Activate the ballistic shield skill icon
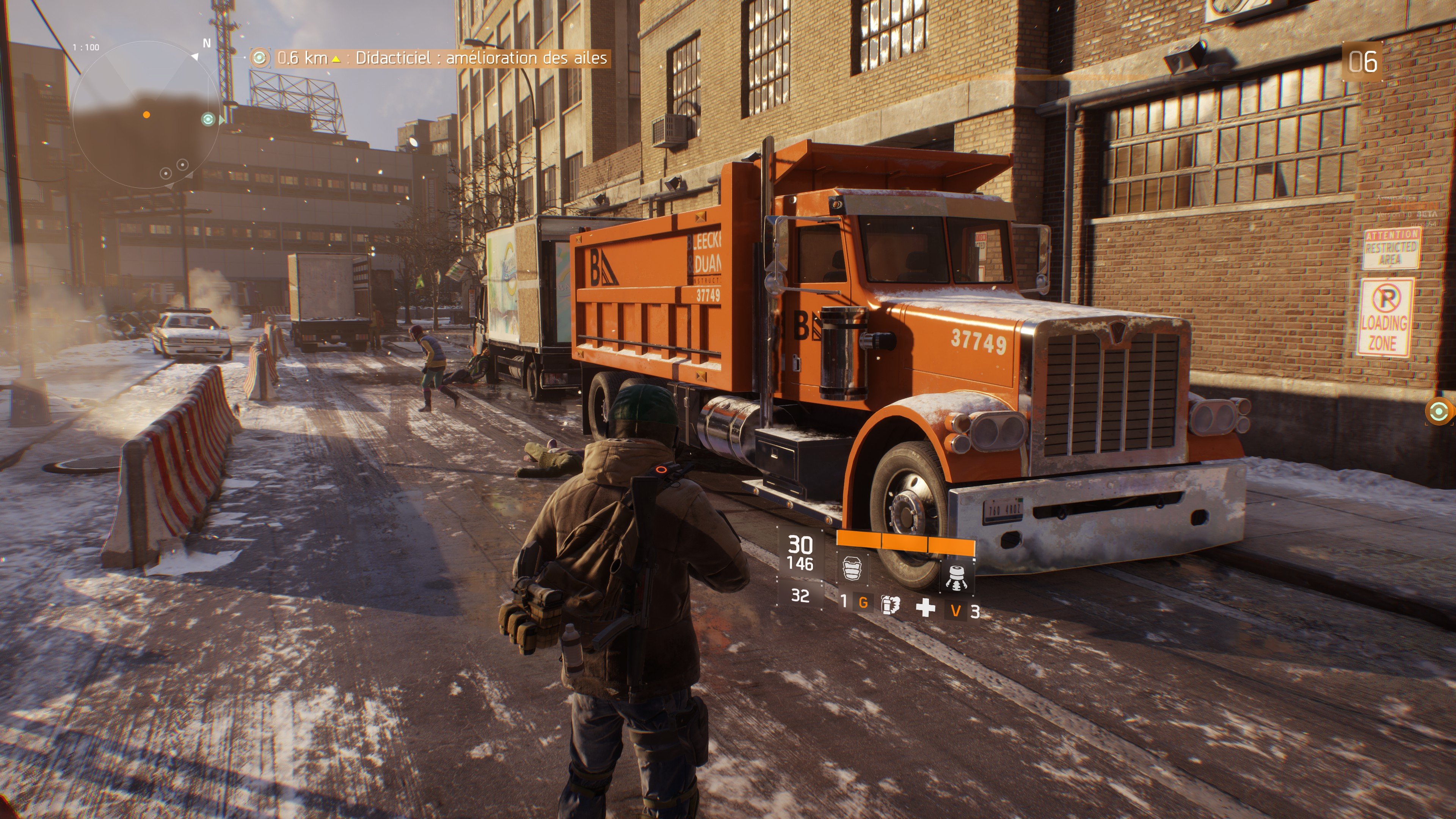 [x=852, y=568]
